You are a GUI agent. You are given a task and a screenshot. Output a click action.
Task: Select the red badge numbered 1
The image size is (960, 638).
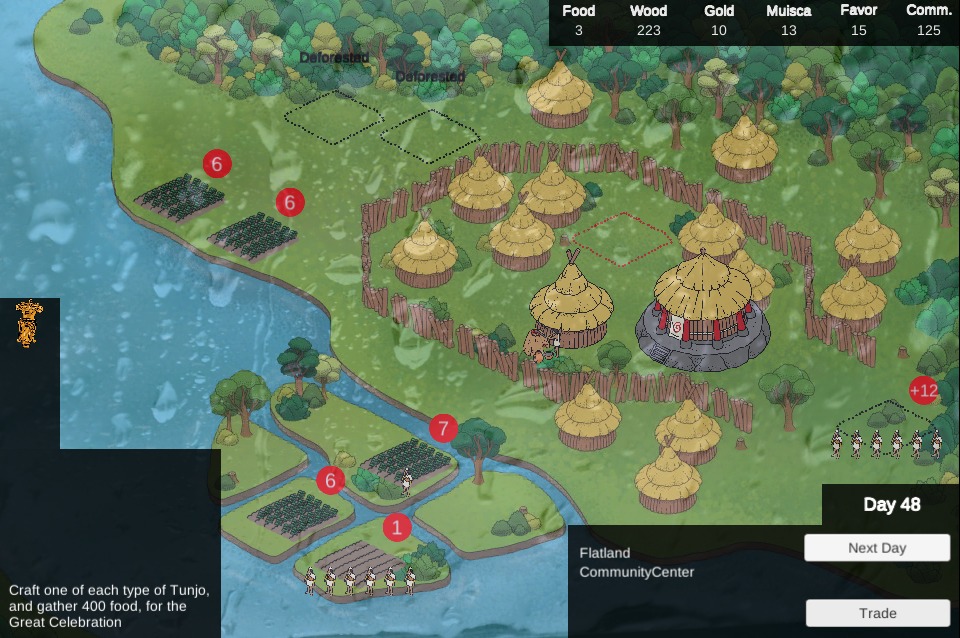[x=397, y=527]
